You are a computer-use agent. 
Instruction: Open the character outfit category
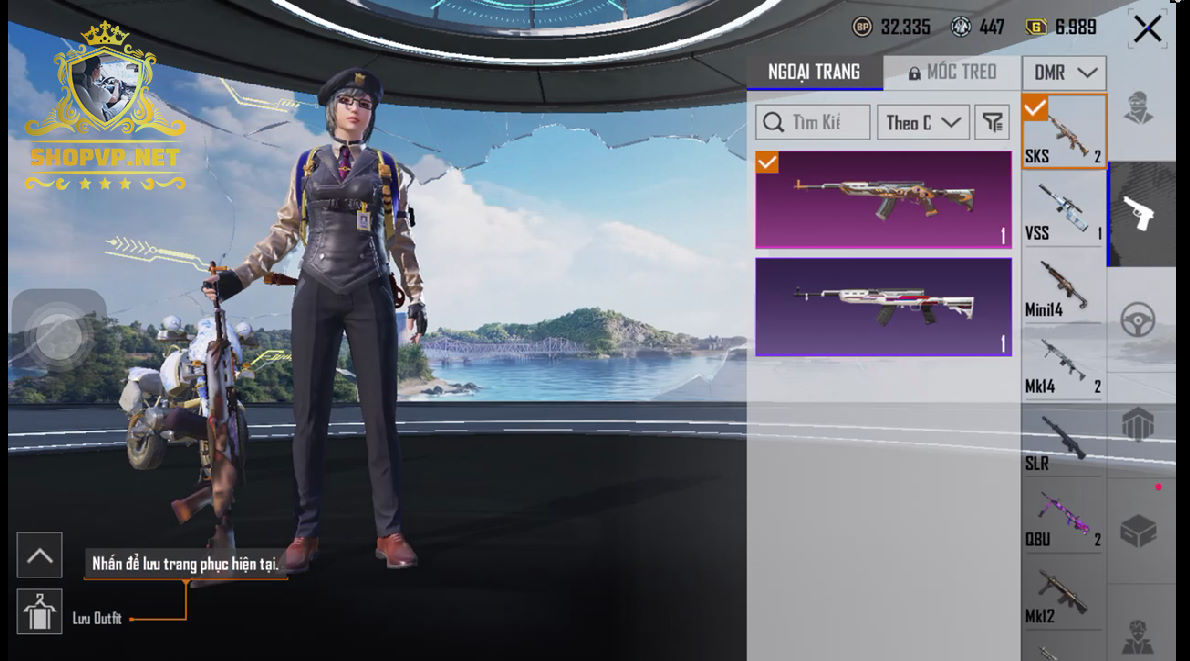(x=1139, y=108)
